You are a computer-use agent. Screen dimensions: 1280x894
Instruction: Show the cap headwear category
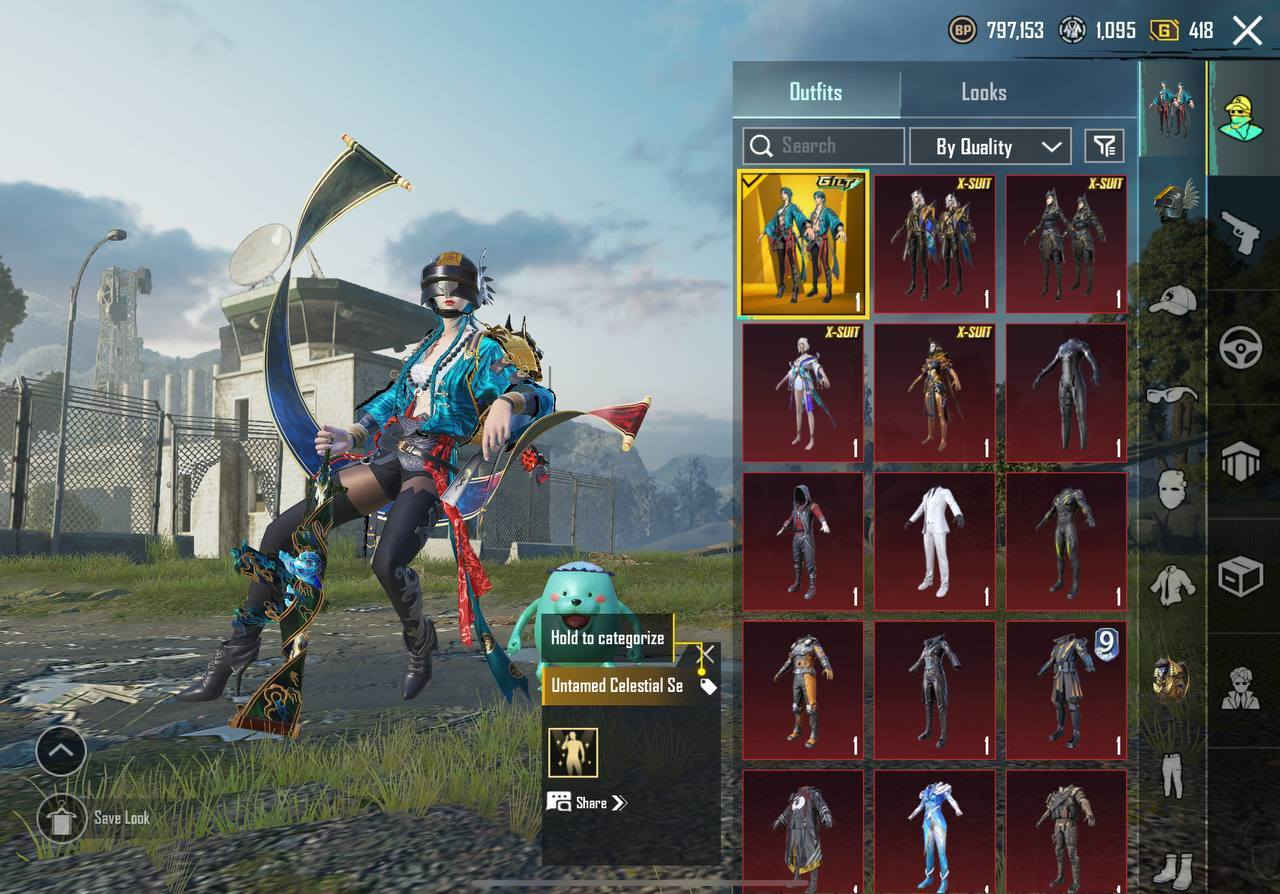[x=1172, y=299]
